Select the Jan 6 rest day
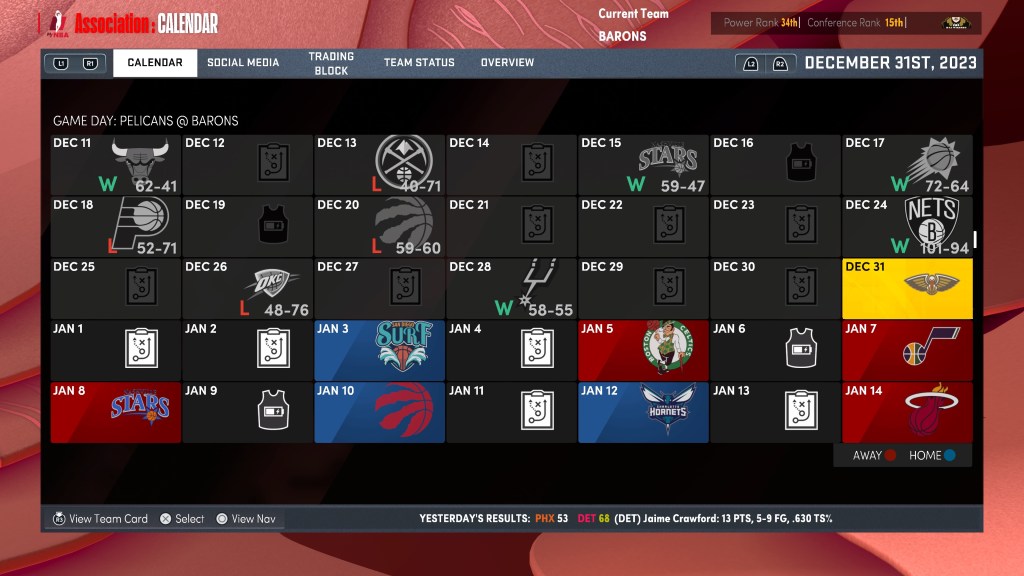 pyautogui.click(x=775, y=350)
